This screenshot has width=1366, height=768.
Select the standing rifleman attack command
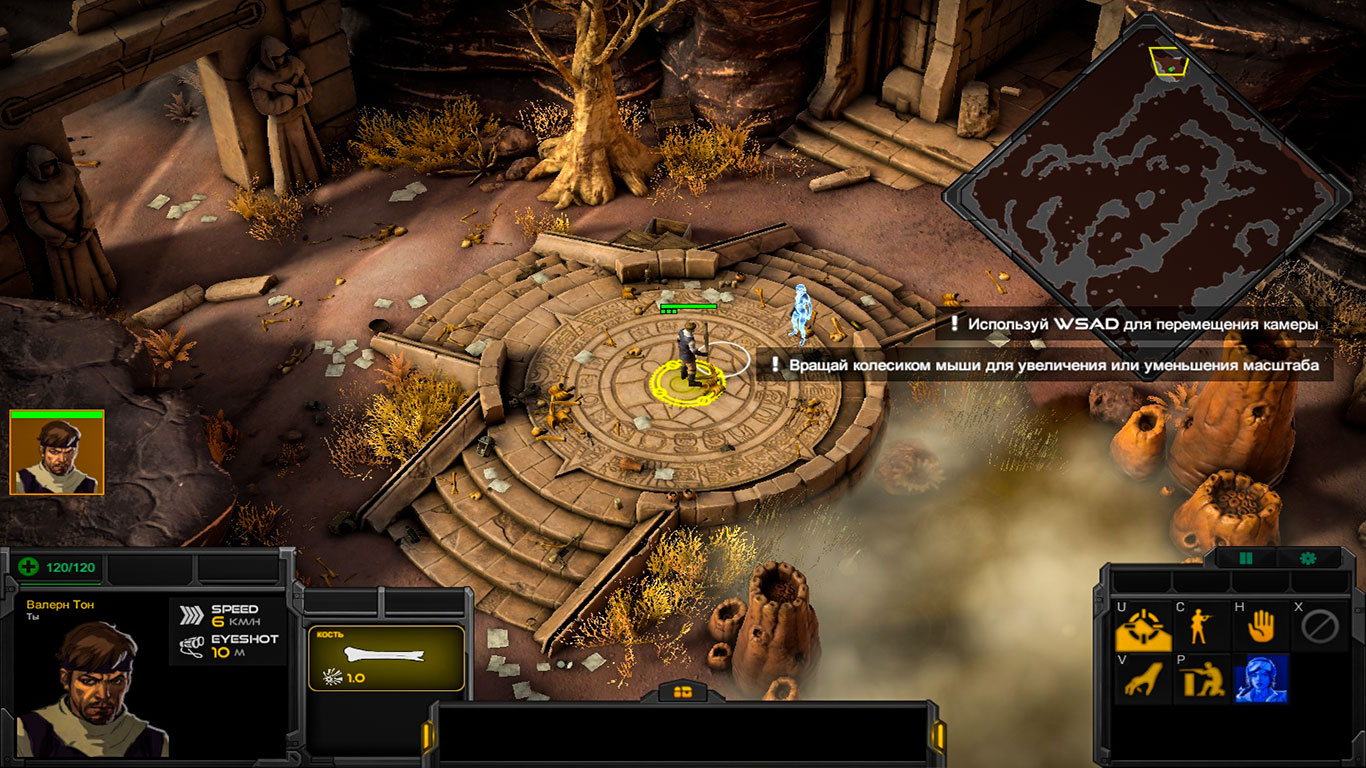point(1201,628)
